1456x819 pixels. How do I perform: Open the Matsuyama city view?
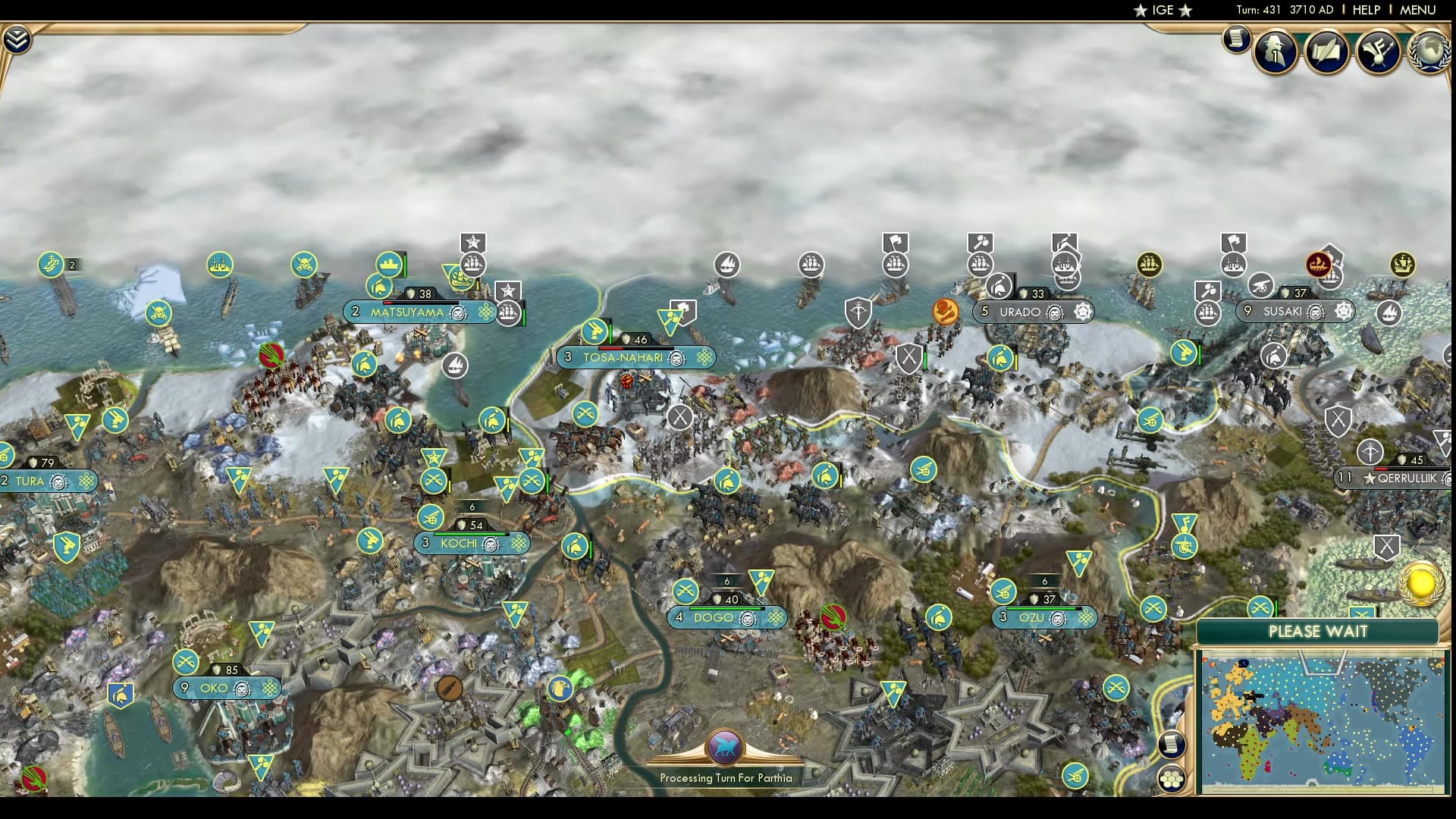(408, 312)
